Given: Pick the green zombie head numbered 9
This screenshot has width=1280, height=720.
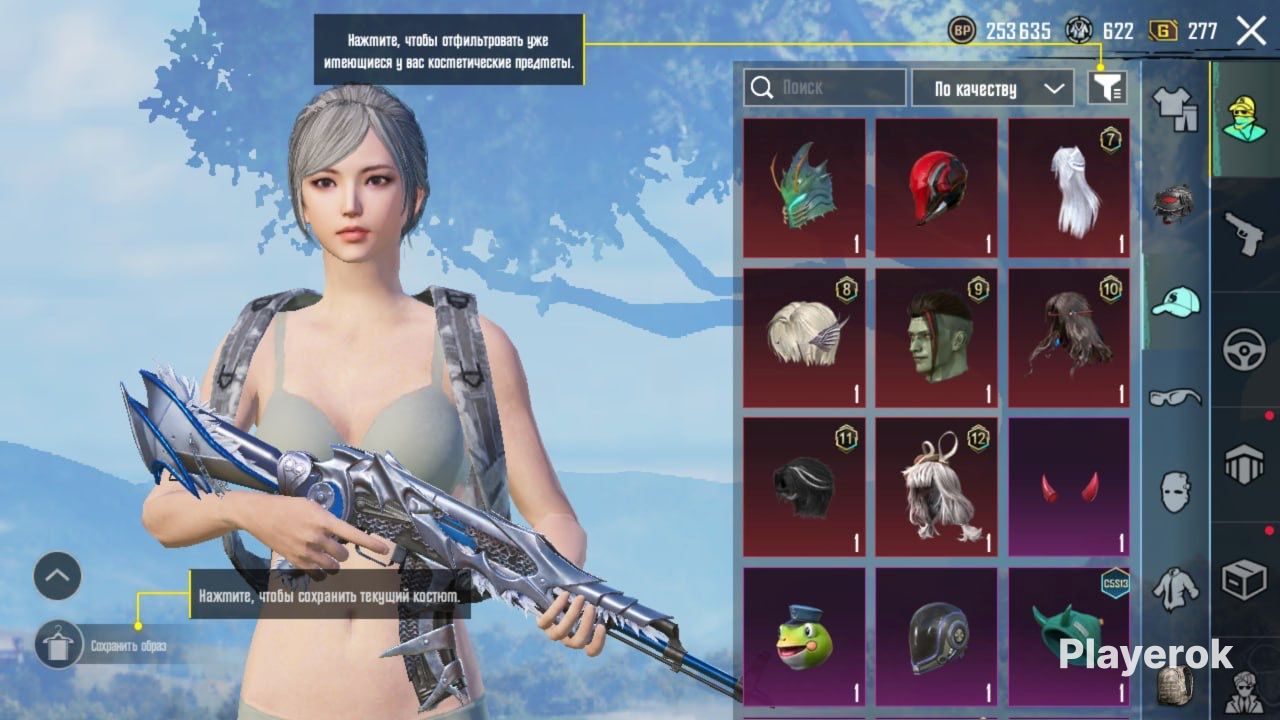Looking at the screenshot, I should (x=937, y=338).
